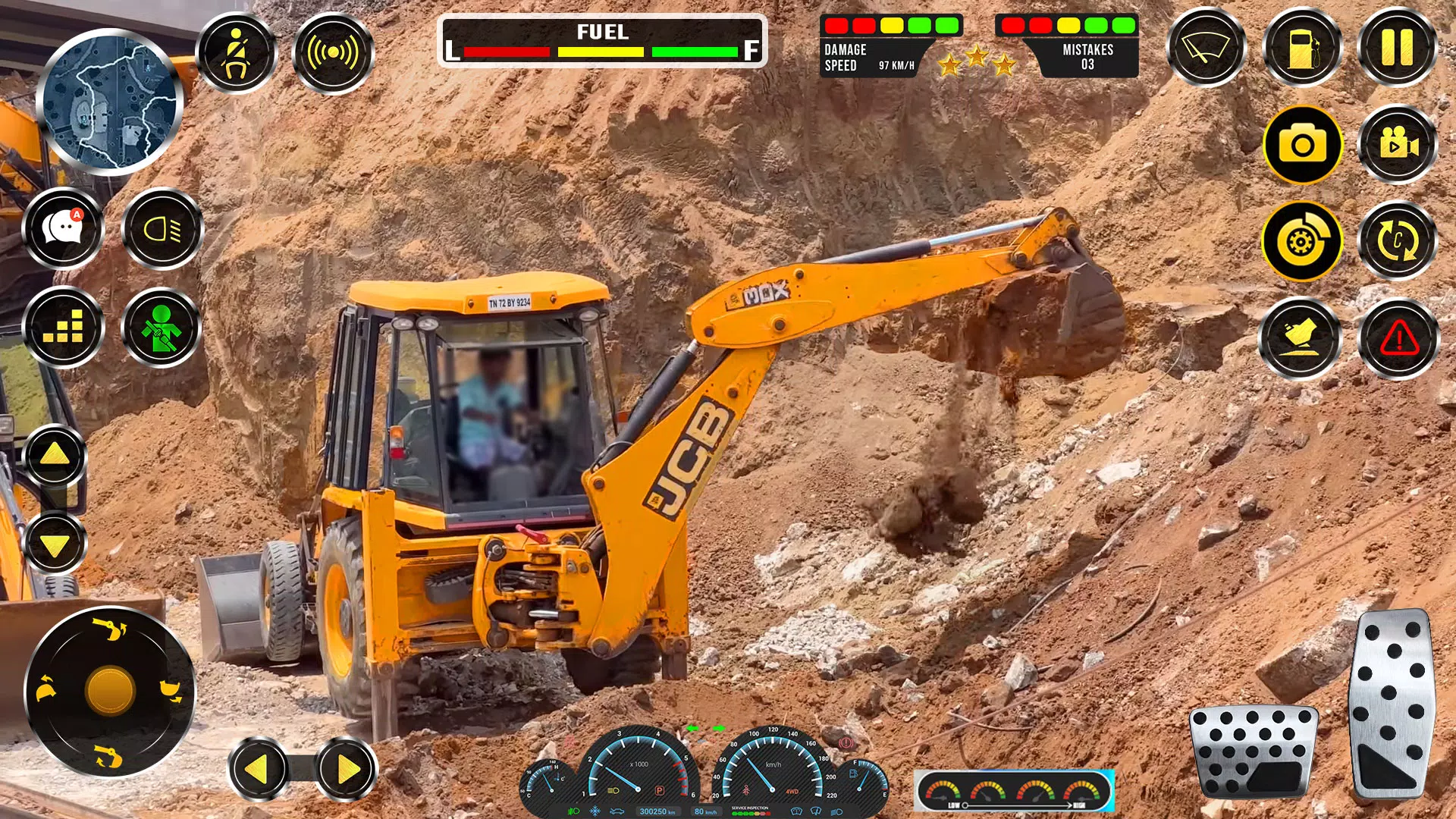Open the warning indicator icon
The width and height of the screenshot is (1456, 819).
click(1395, 337)
